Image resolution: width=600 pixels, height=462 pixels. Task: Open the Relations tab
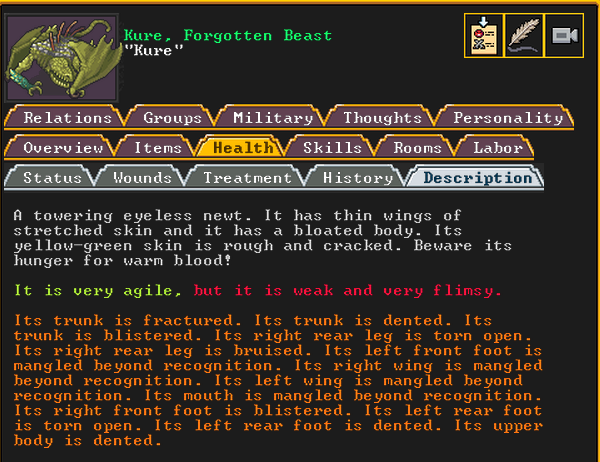pos(67,118)
